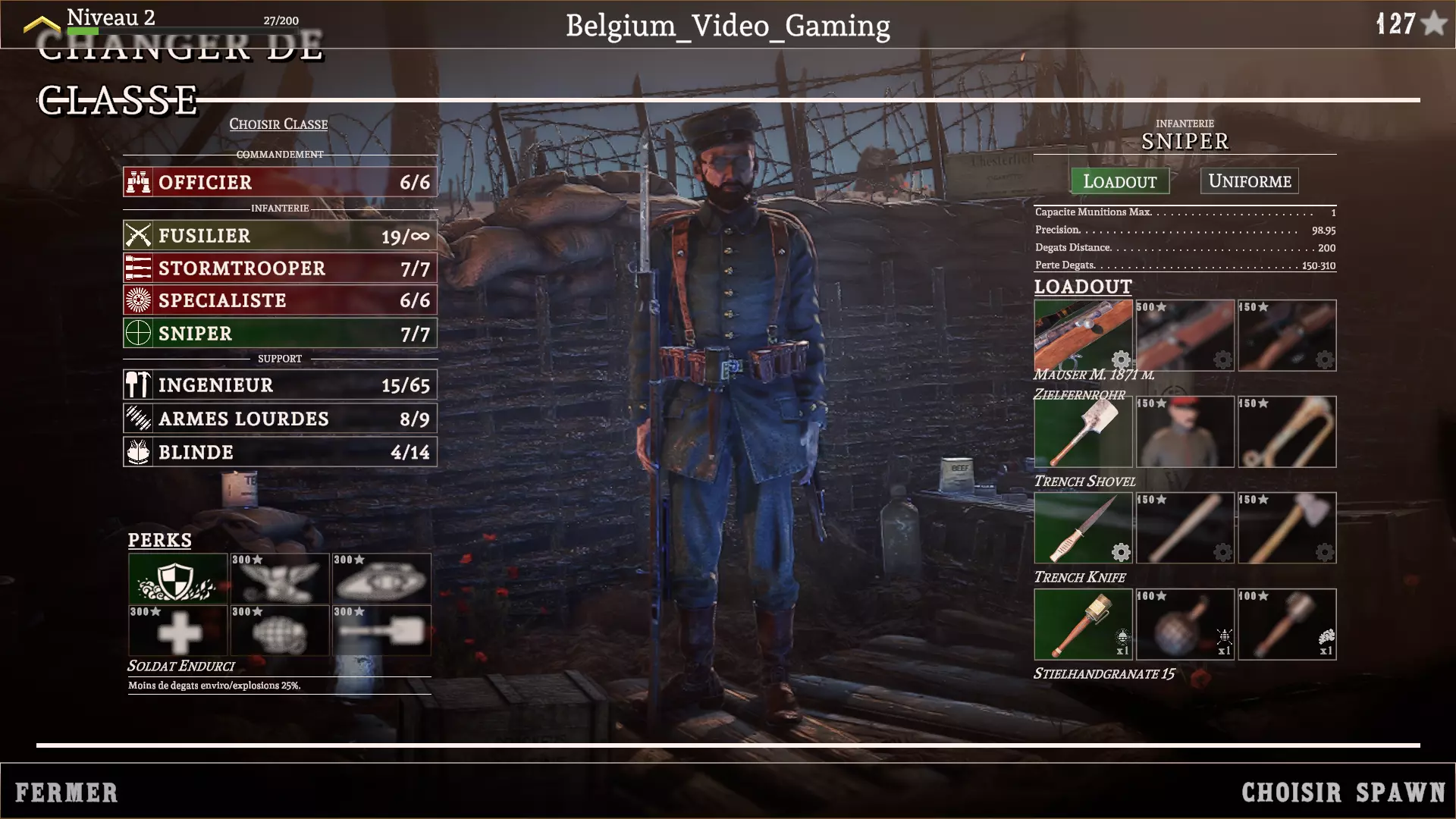1456x819 pixels.
Task: Click the Ingenieur crossed tools icon
Action: [137, 384]
